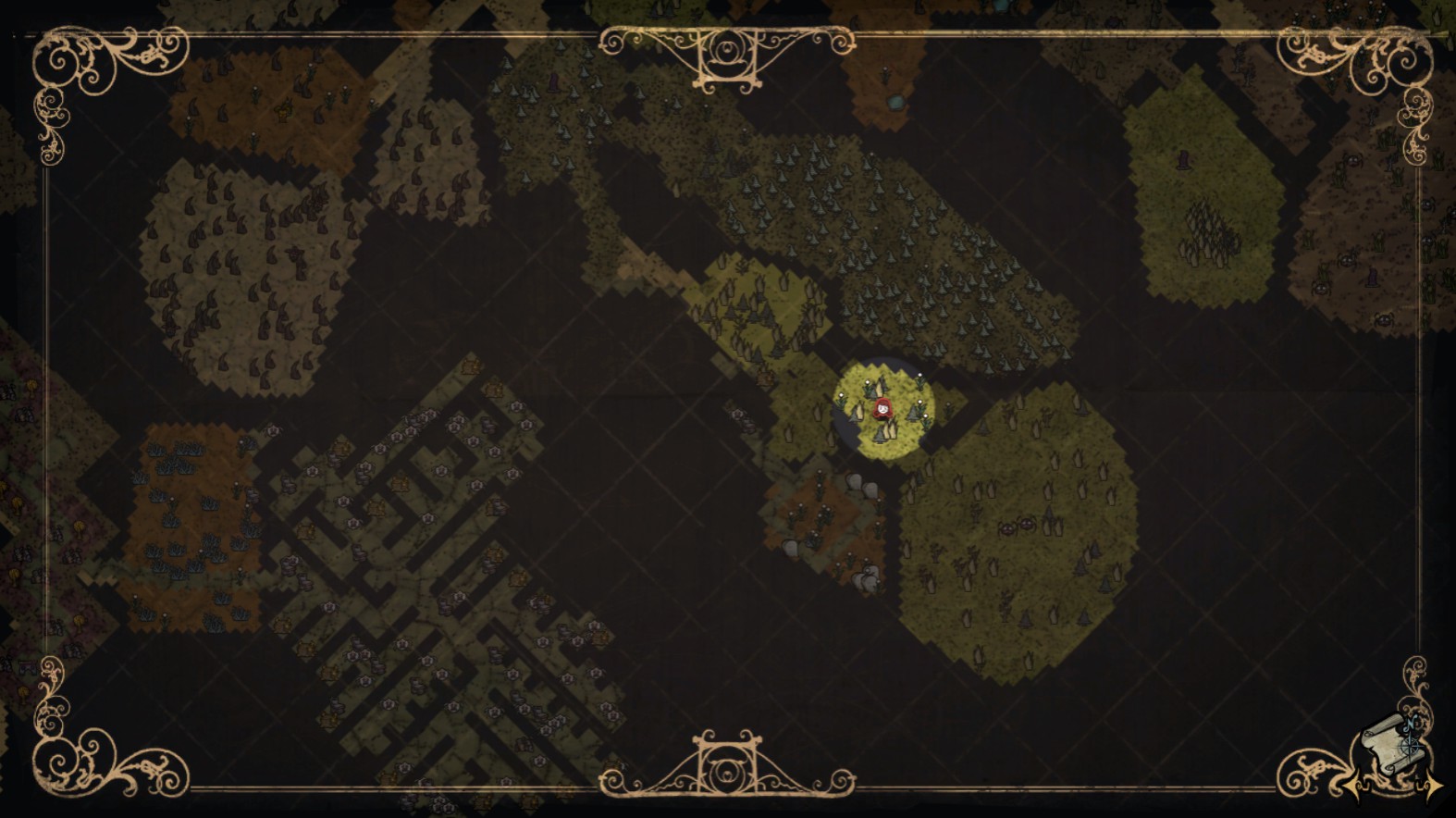1456x818 pixels.
Task: Click the dark statue marker in top-right biome
Action: click(1183, 160)
